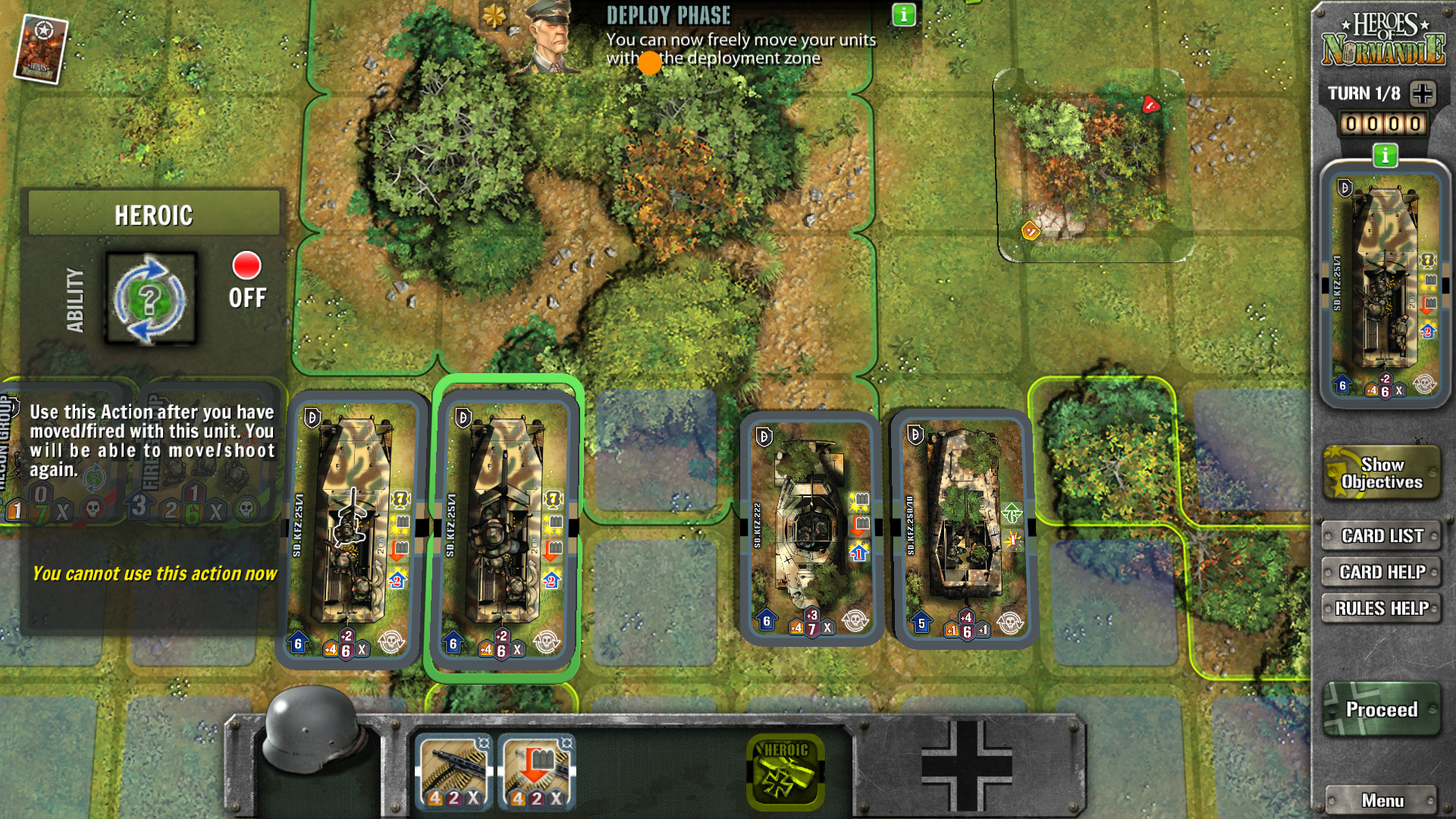The width and height of the screenshot is (1456, 819).
Task: Select the Sd.Kfz.222 armored car card
Action: coord(810,527)
